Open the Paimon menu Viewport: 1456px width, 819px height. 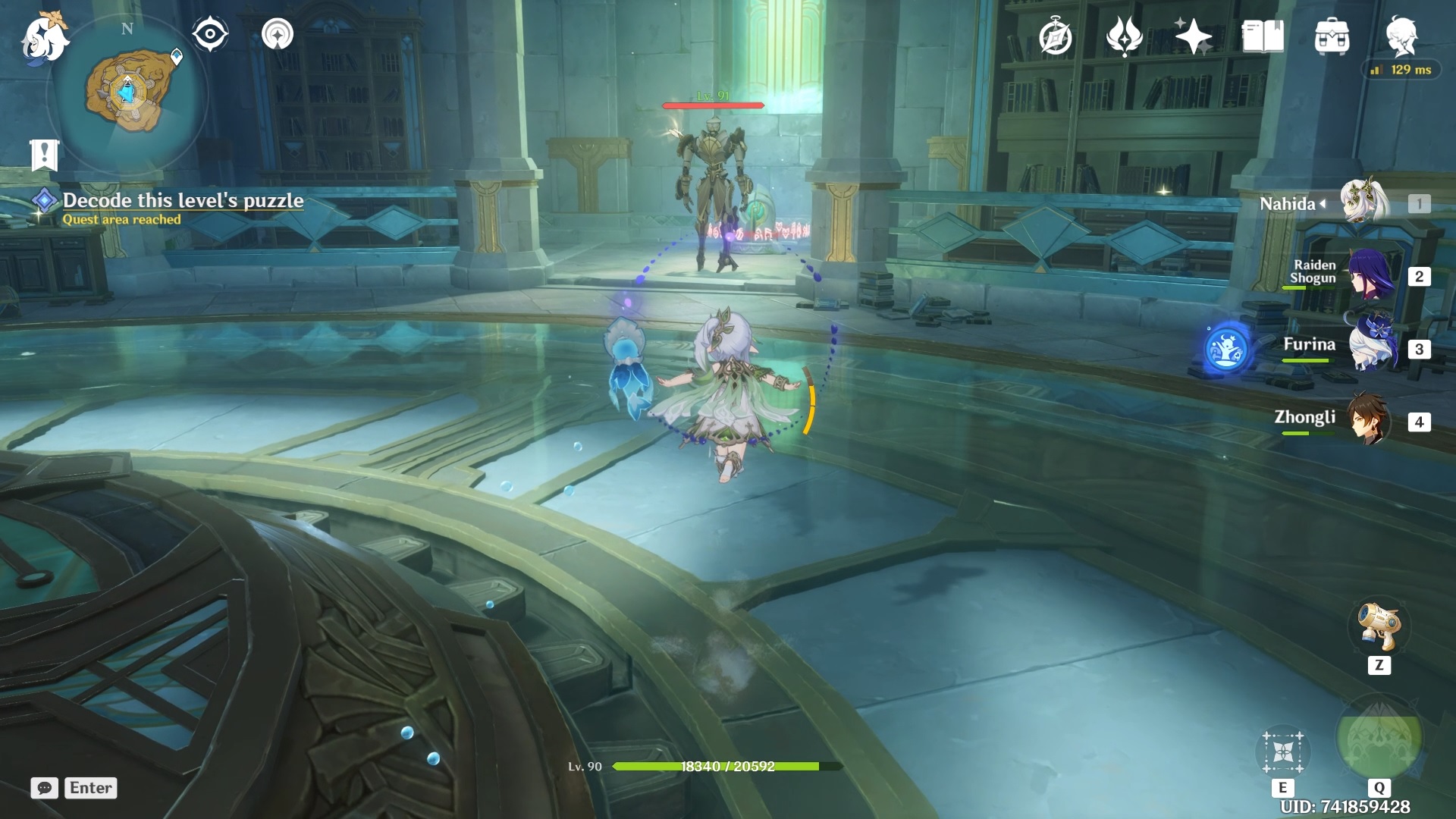(44, 38)
